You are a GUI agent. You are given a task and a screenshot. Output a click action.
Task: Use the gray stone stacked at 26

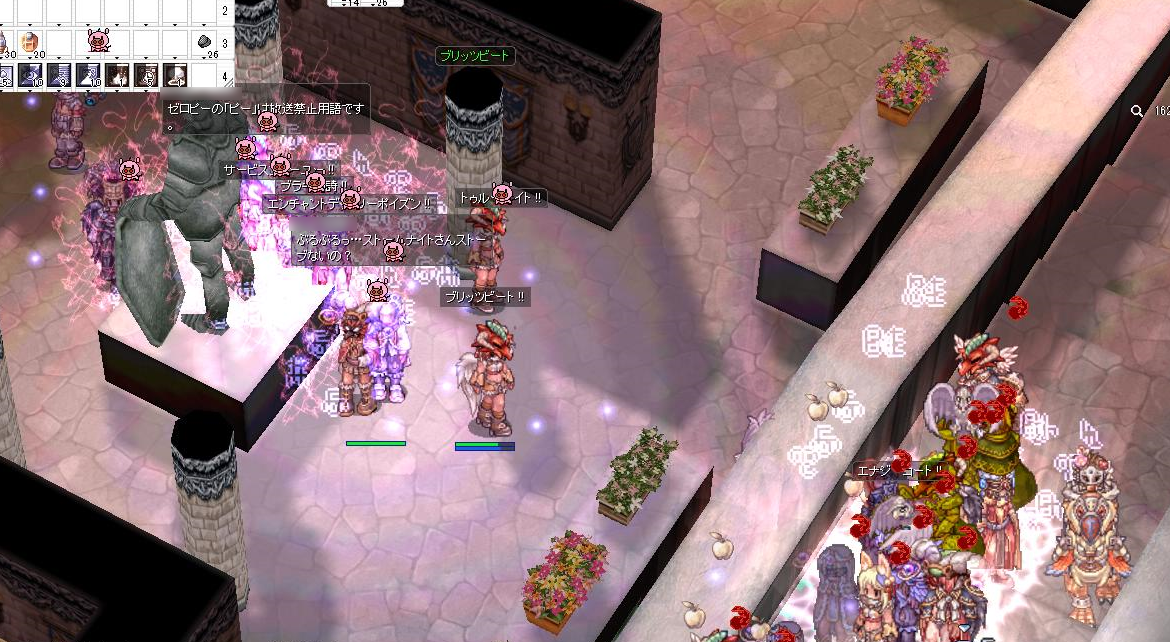(x=204, y=43)
